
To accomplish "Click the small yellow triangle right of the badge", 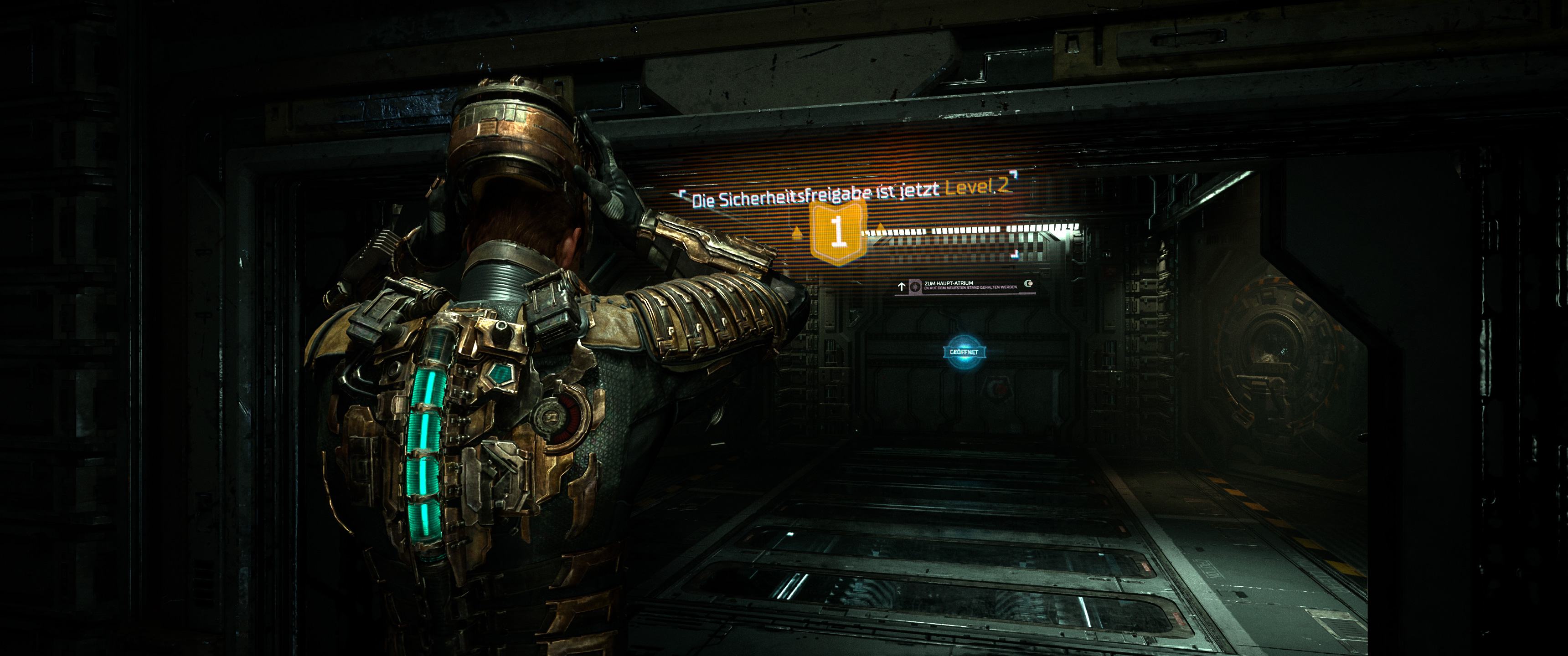I will pyautogui.click(x=880, y=227).
